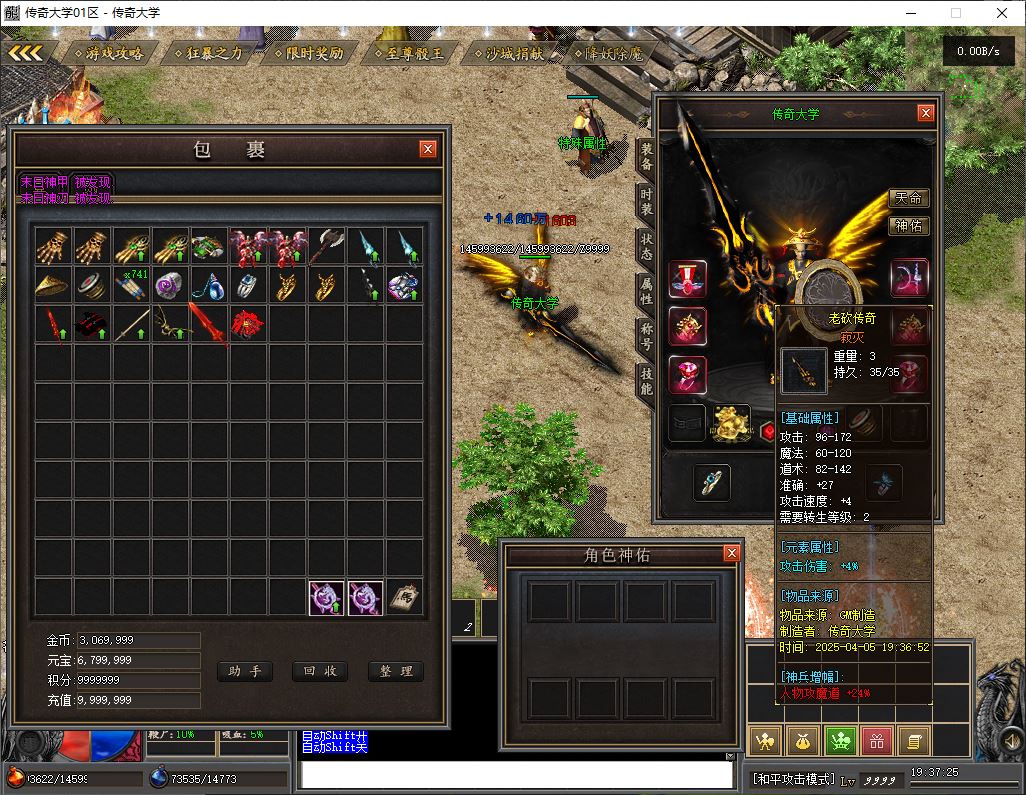
Task: Close the 传奇大学 character equipment panel
Action: coord(926,113)
